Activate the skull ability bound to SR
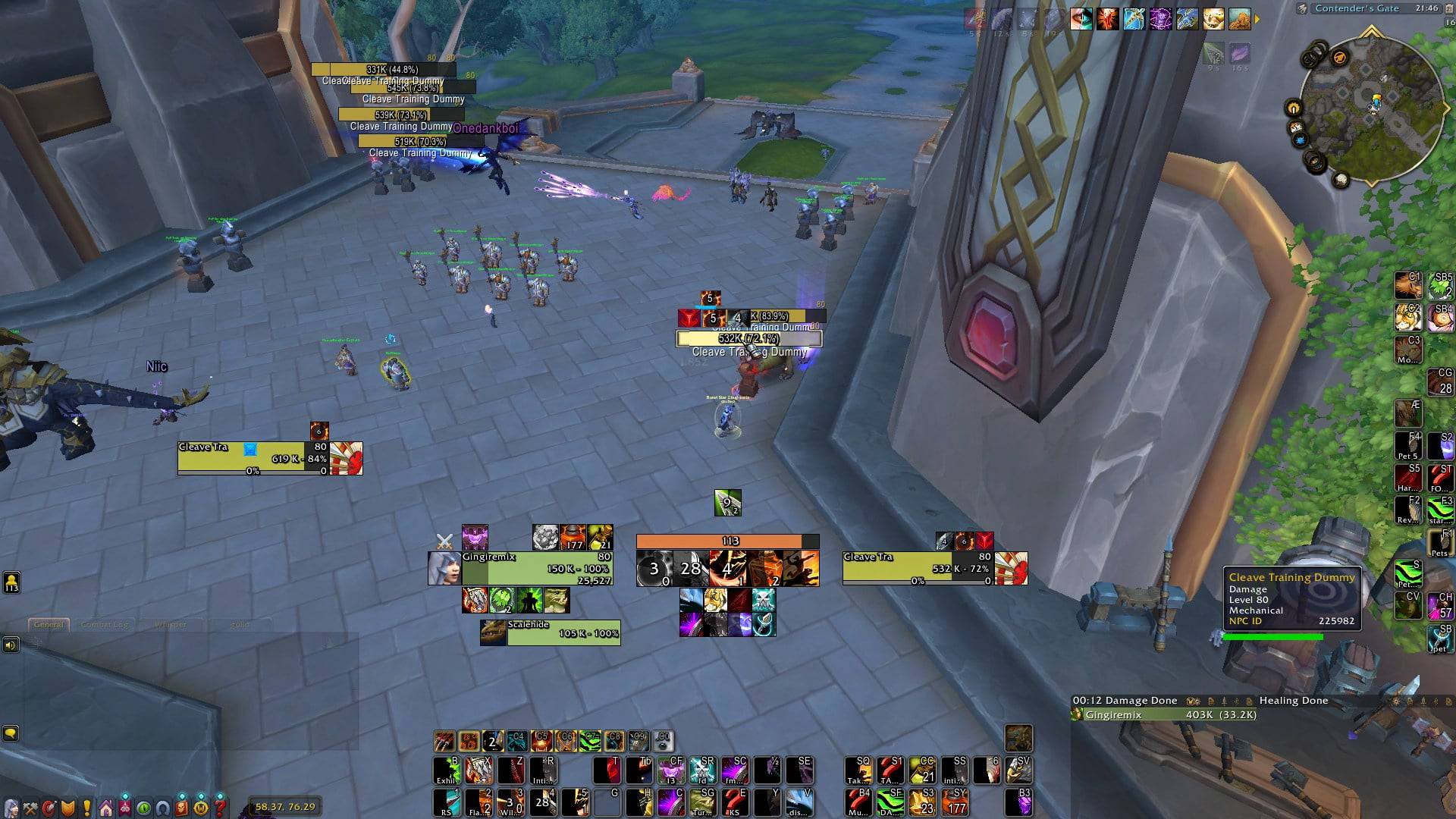The height and width of the screenshot is (819, 1456). [703, 770]
